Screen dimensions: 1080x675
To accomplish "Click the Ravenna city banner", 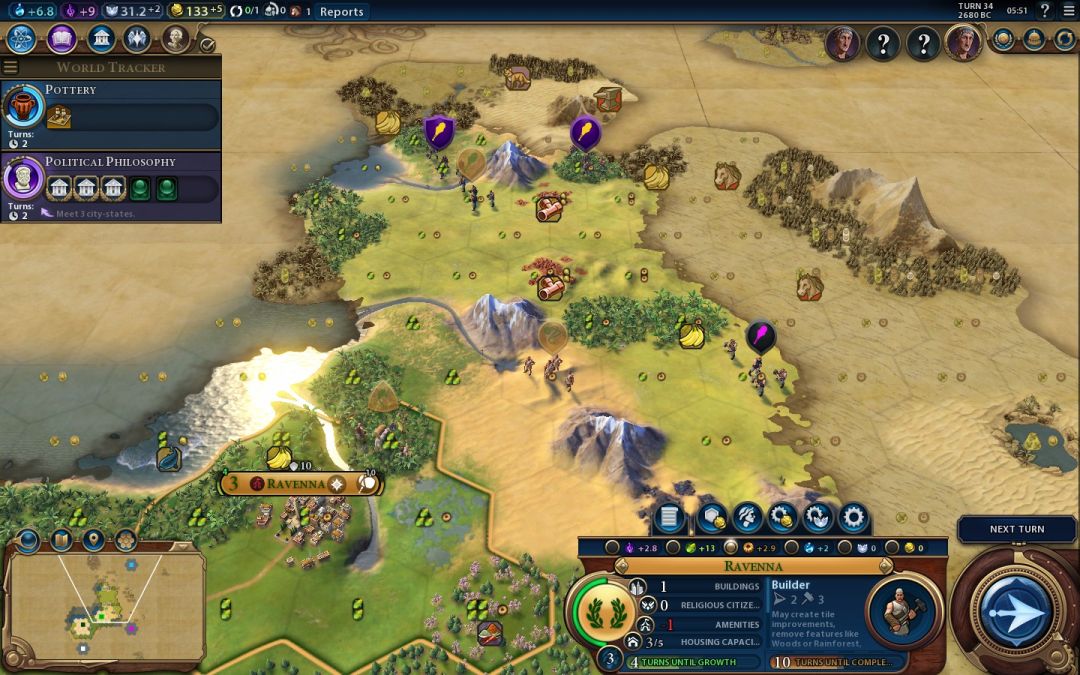I will 300,484.
